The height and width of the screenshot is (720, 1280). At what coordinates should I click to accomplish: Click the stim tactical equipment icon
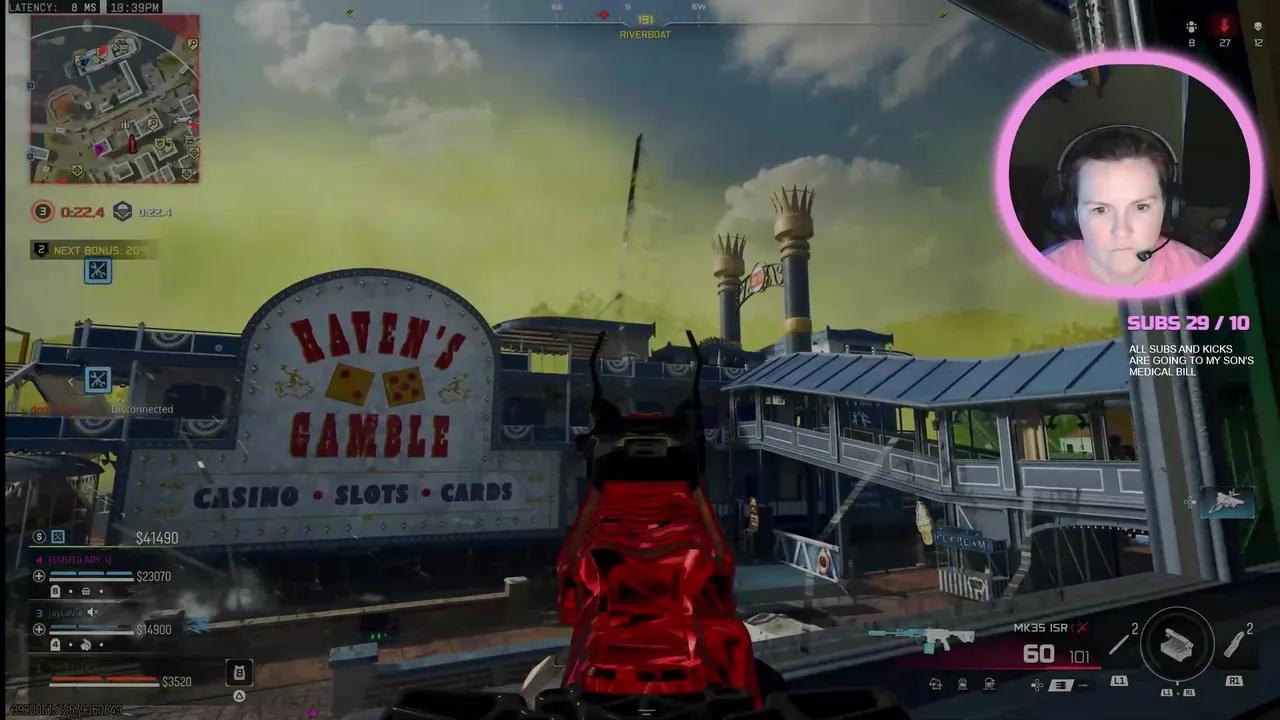(1233, 644)
